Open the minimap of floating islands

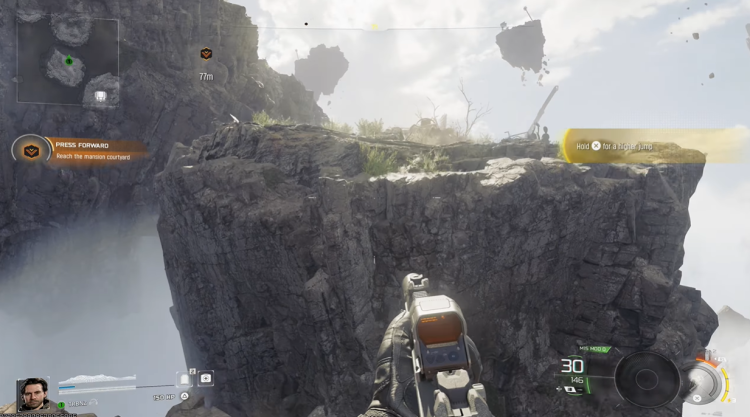68,61
